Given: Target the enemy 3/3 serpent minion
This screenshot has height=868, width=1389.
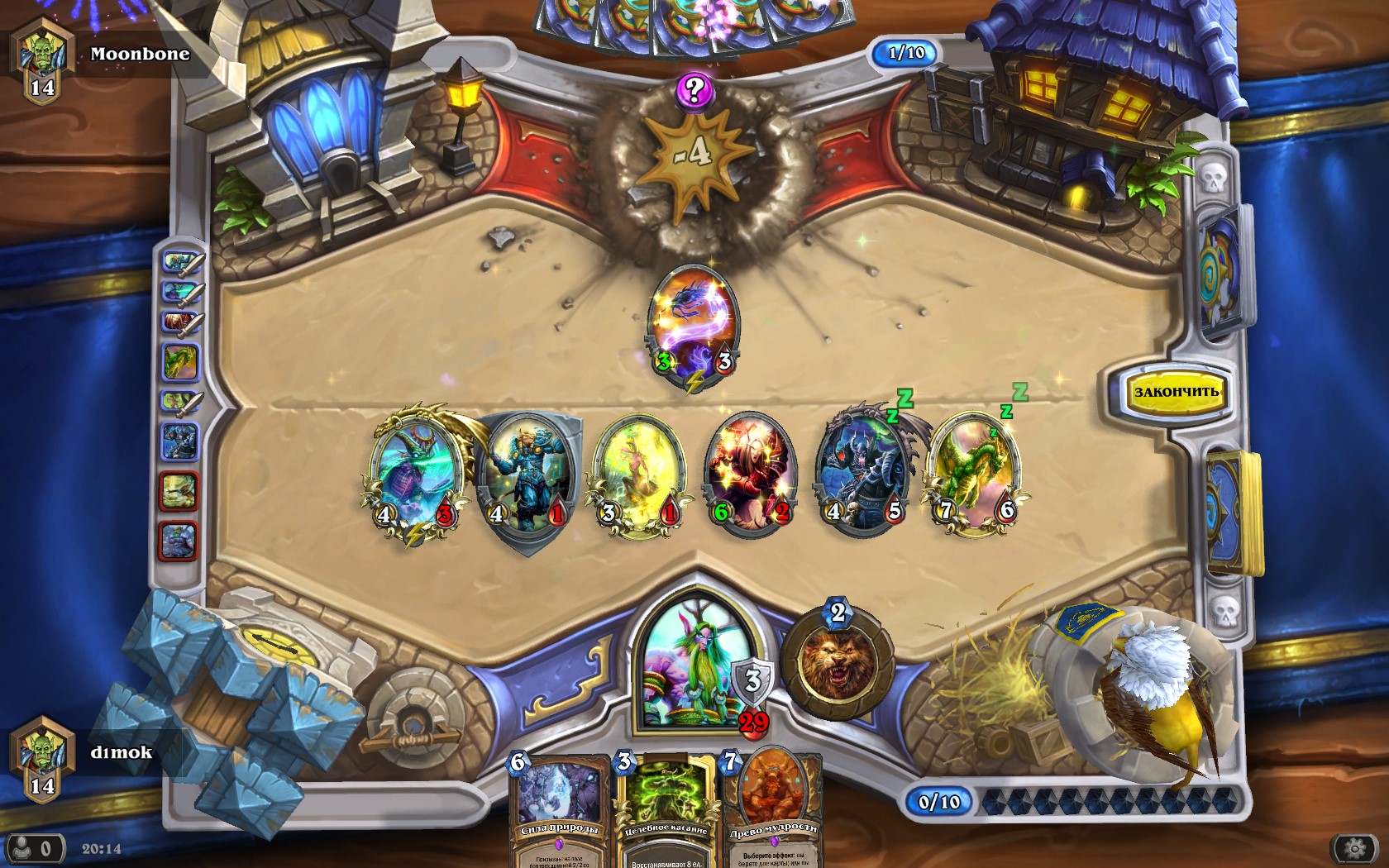Looking at the screenshot, I should point(693,324).
